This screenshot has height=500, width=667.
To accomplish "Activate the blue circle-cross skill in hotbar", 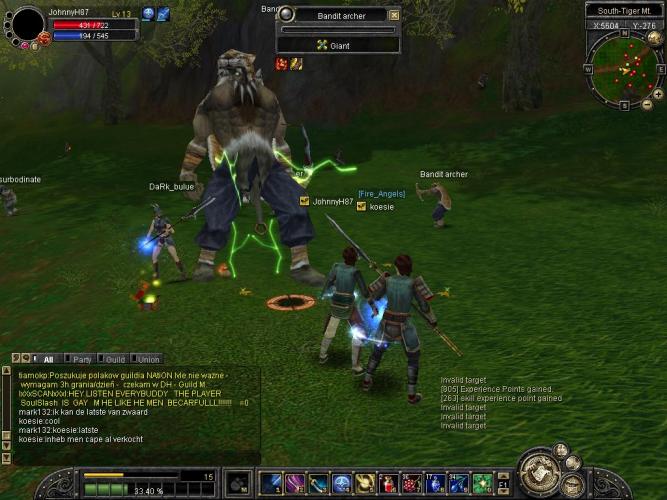I will click(x=342, y=484).
